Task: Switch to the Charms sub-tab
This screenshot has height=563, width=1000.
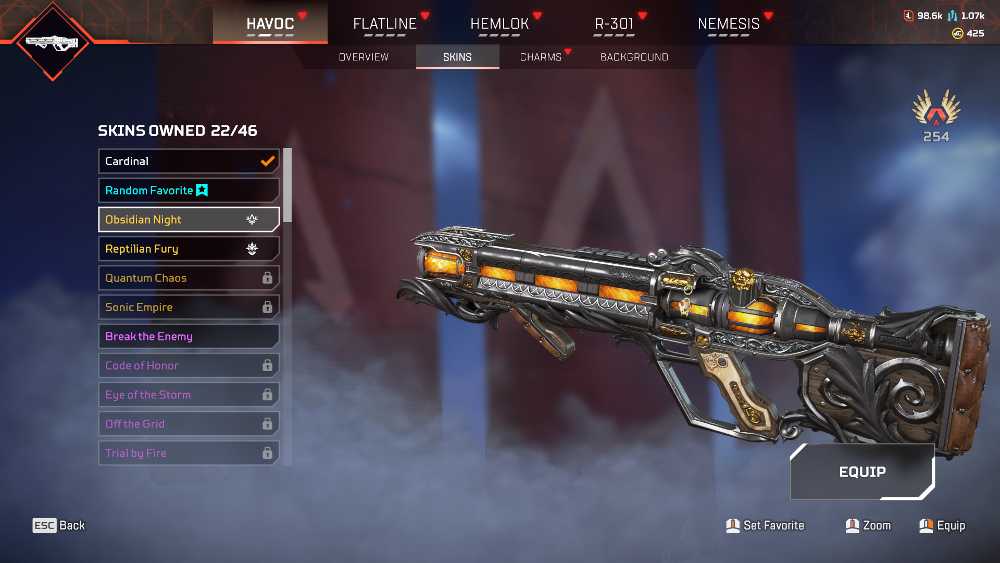Action: (x=541, y=57)
